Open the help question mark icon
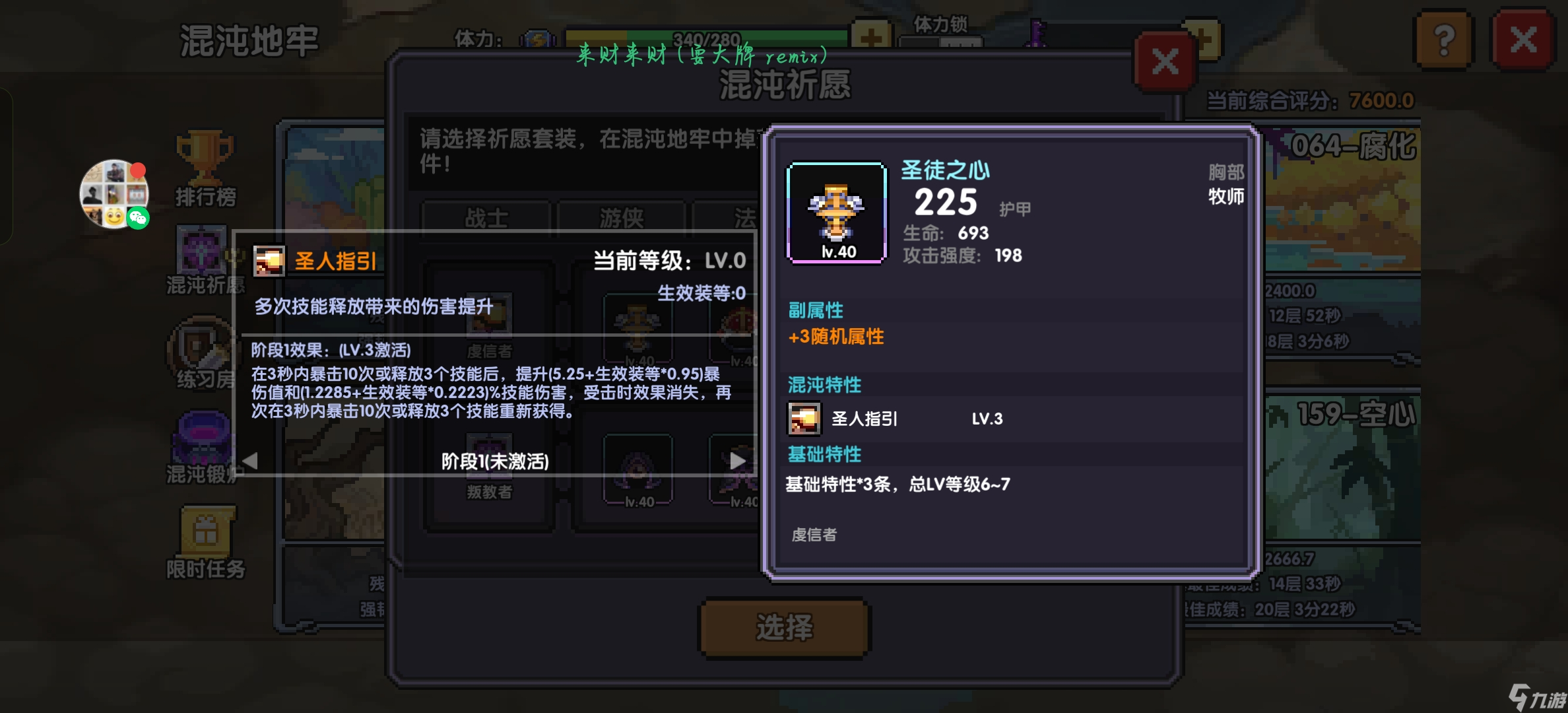Image resolution: width=1568 pixels, height=713 pixels. (x=1444, y=41)
